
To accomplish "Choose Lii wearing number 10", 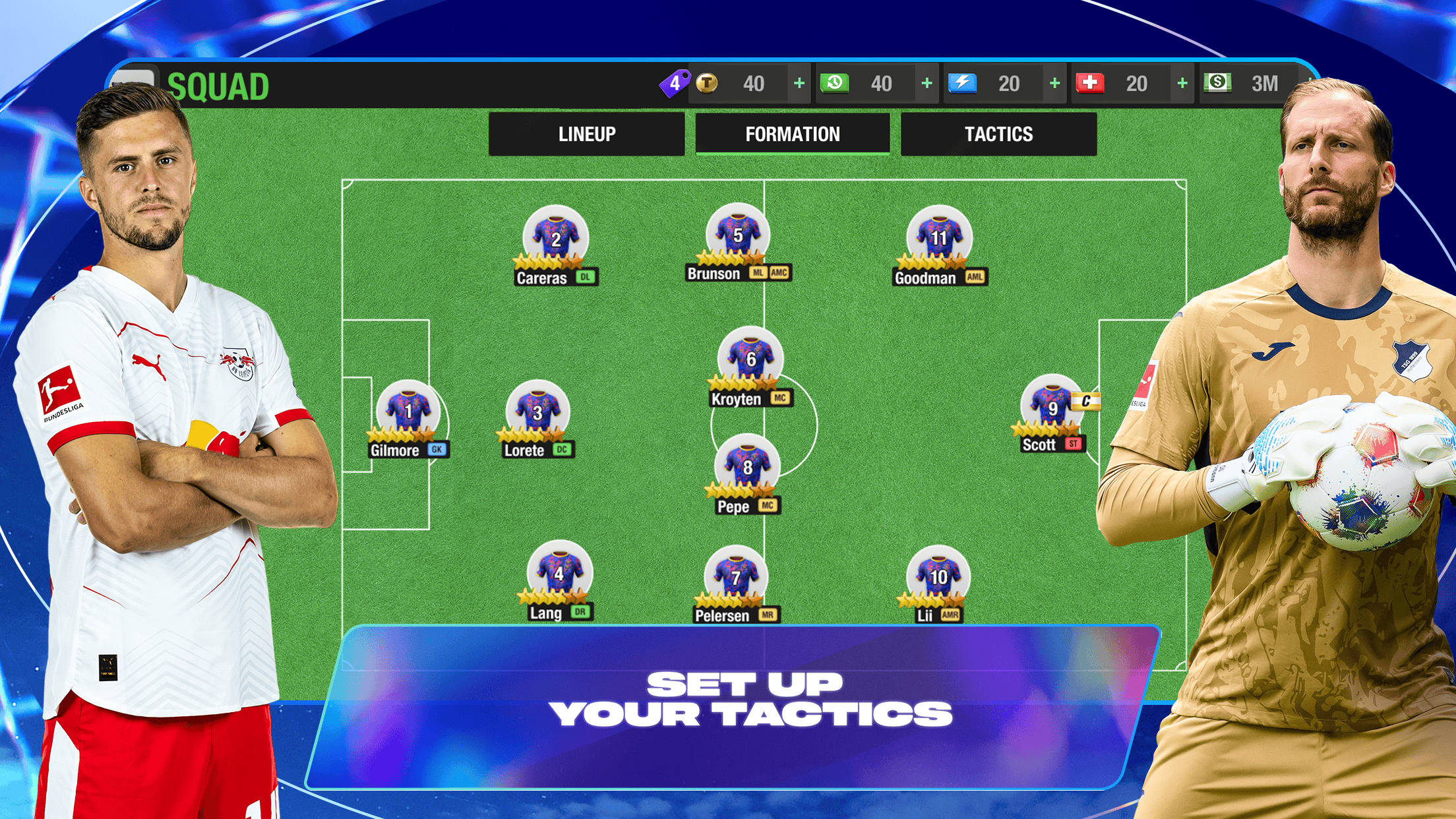I will pos(938,578).
